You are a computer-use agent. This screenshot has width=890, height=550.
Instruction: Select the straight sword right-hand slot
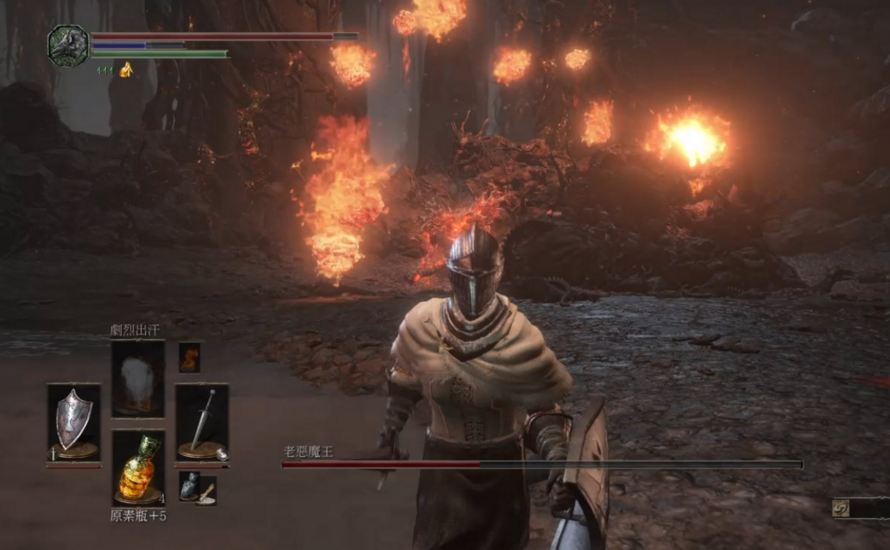click(202, 422)
